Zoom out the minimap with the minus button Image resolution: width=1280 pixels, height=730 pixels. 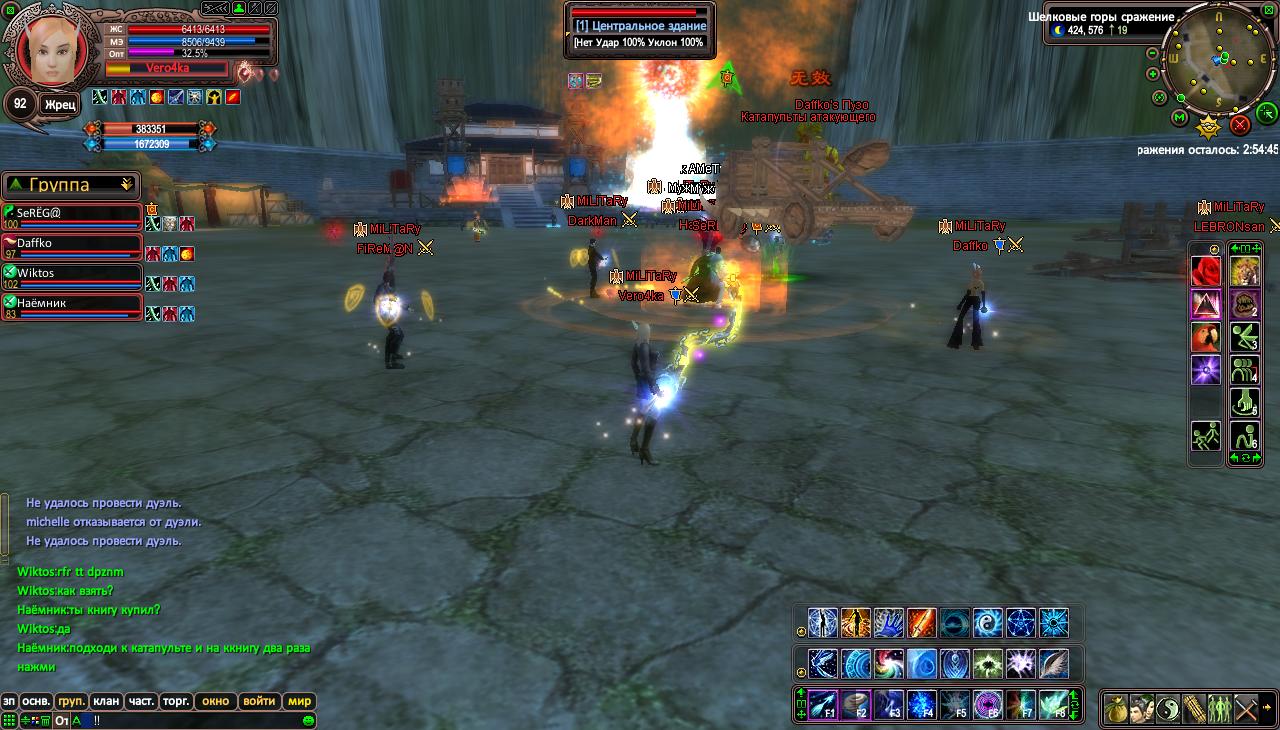(x=1153, y=53)
